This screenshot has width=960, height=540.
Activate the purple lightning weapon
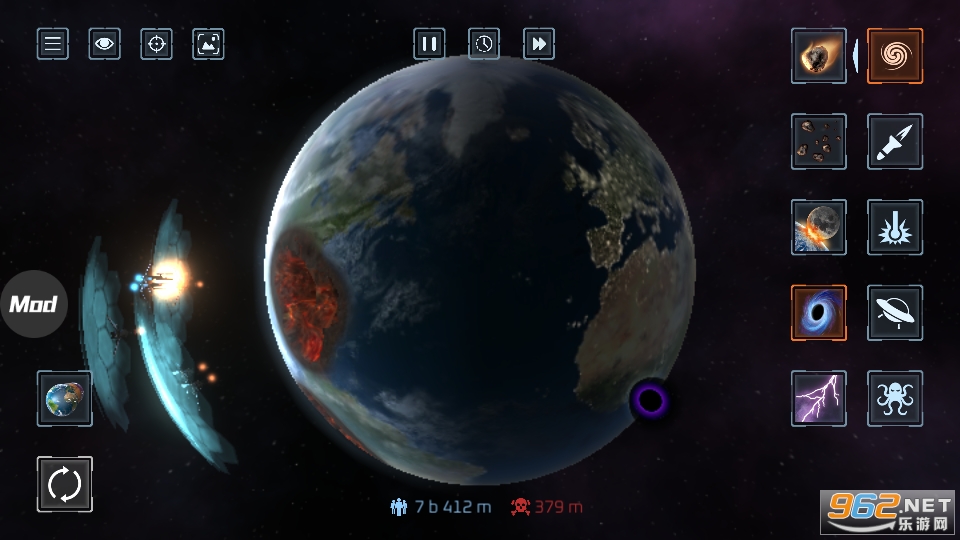pyautogui.click(x=819, y=399)
